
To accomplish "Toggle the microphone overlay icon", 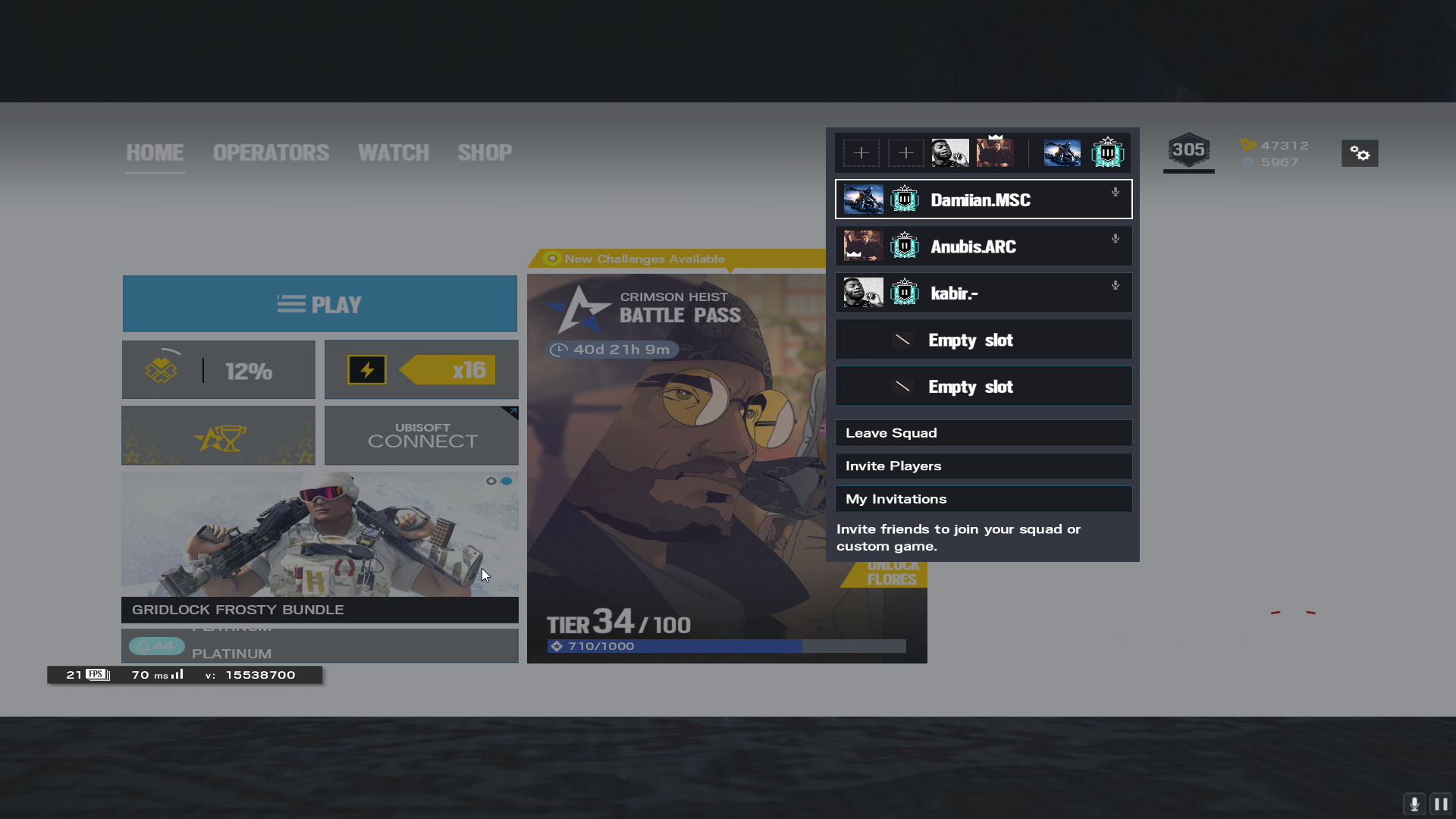I will 1414,804.
